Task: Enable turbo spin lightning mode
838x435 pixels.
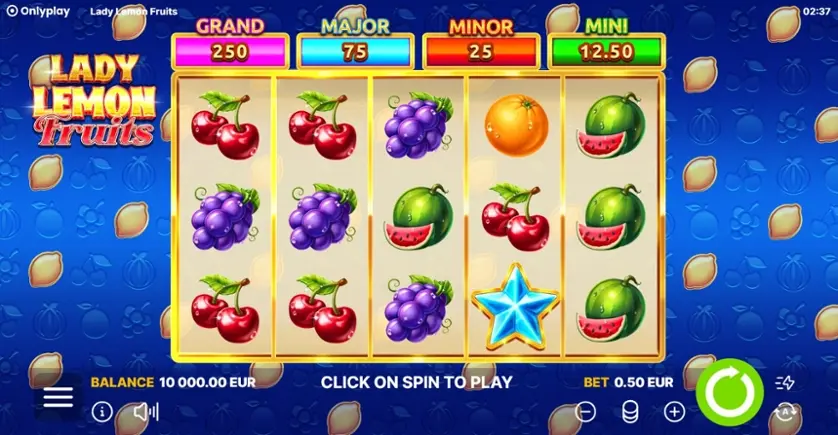Action: (x=785, y=382)
